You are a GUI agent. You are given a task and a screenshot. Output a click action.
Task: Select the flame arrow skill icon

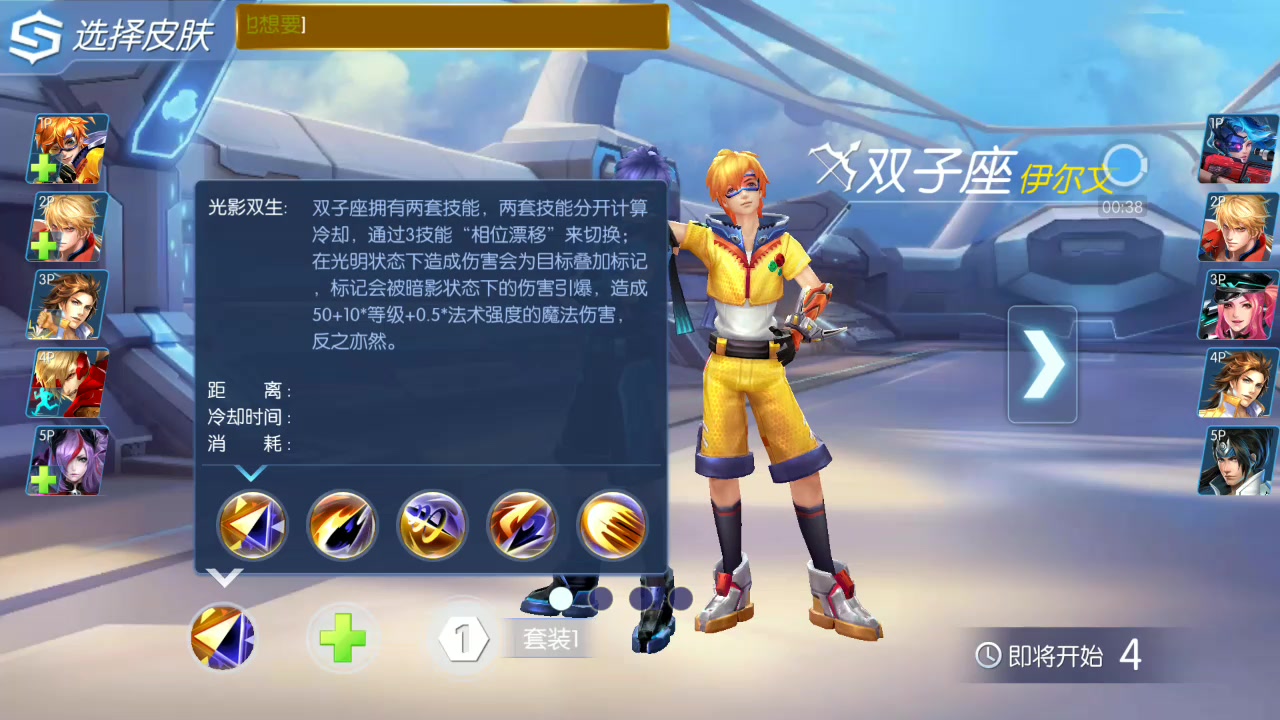click(521, 525)
